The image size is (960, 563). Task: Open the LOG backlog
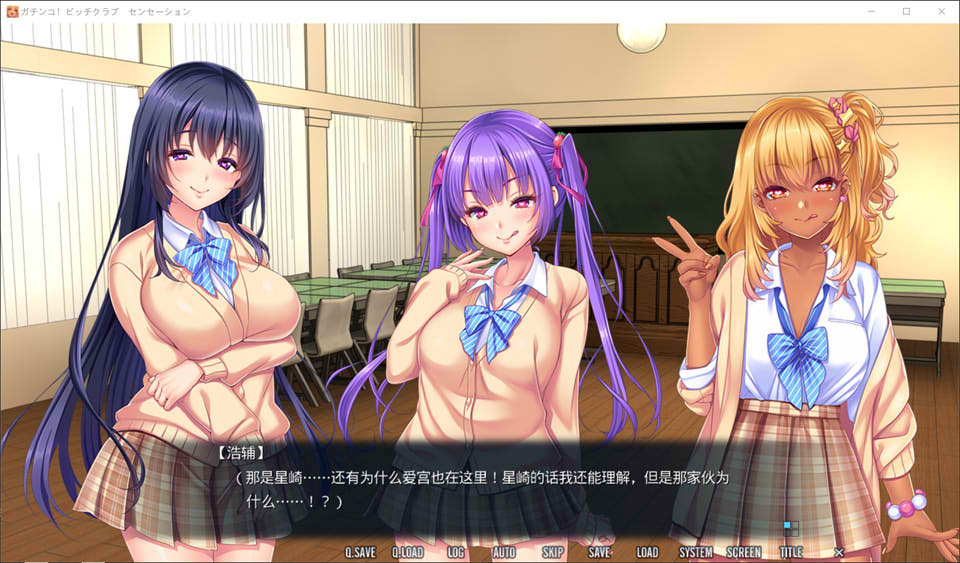[x=455, y=552]
